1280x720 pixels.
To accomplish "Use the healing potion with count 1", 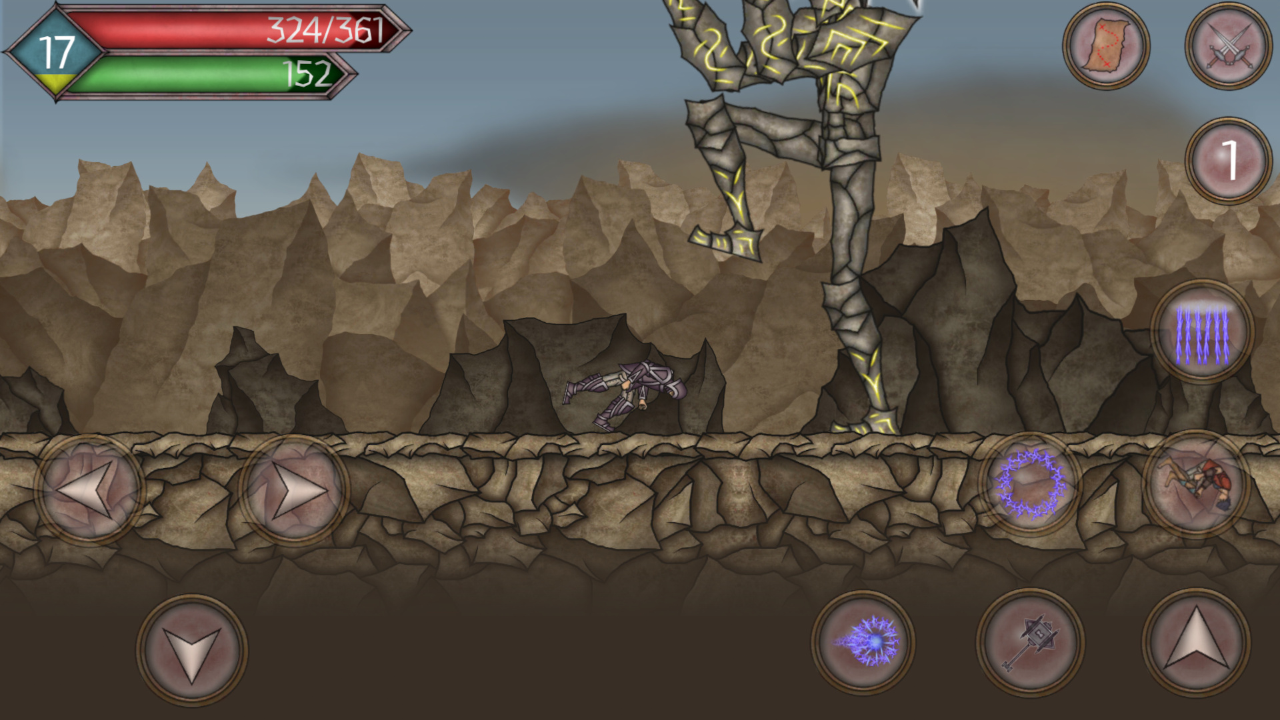I will coord(1222,160).
